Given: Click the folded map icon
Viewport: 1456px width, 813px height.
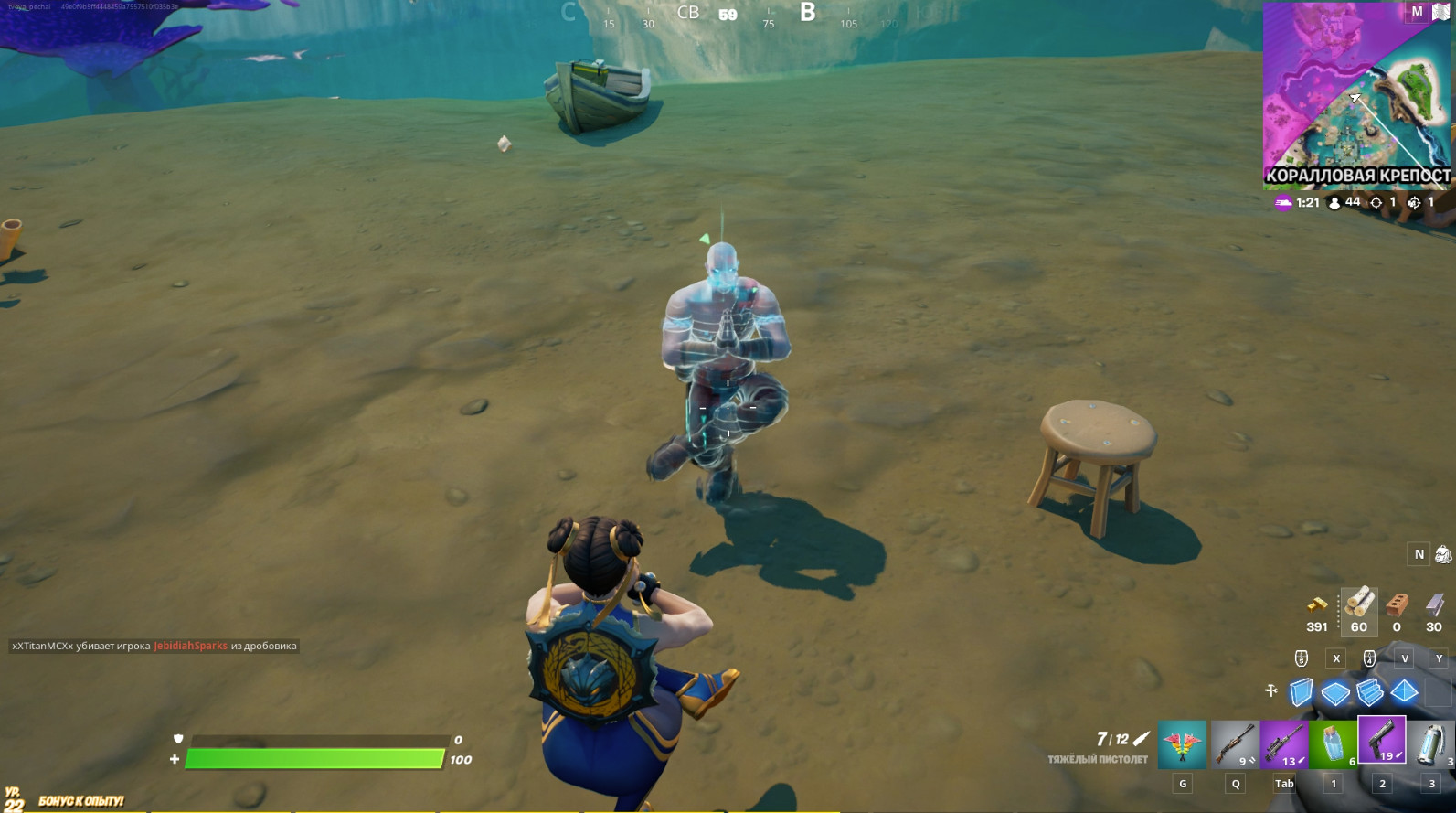Looking at the screenshot, I should coord(1441,12).
